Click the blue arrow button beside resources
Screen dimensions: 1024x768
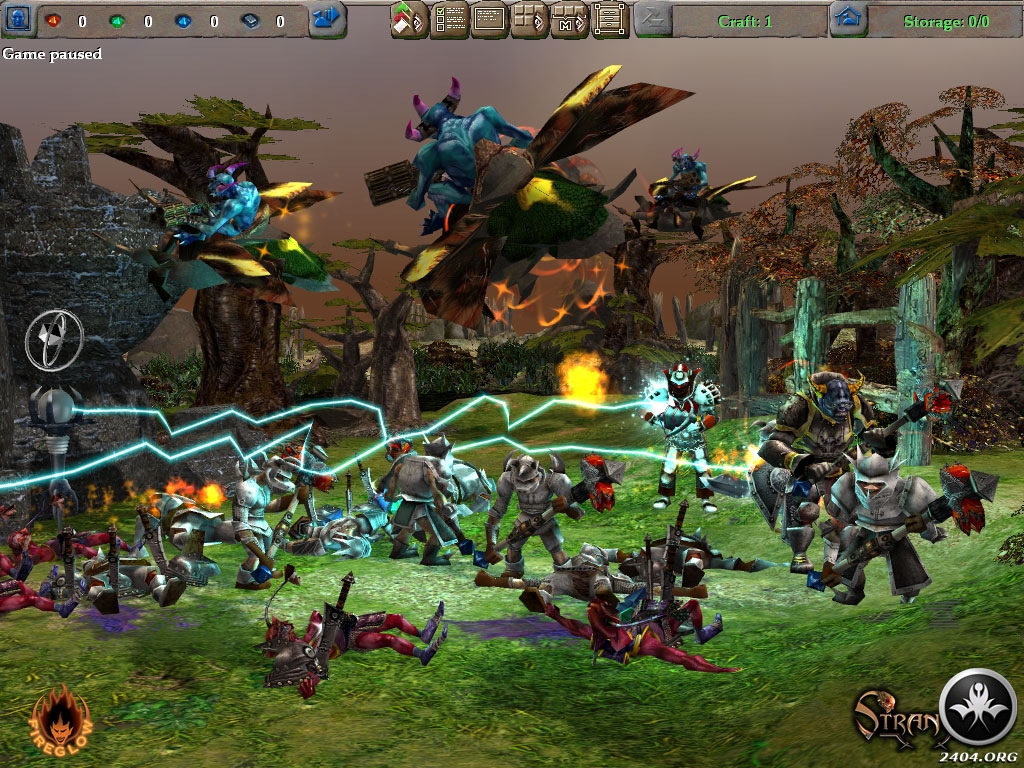point(327,18)
